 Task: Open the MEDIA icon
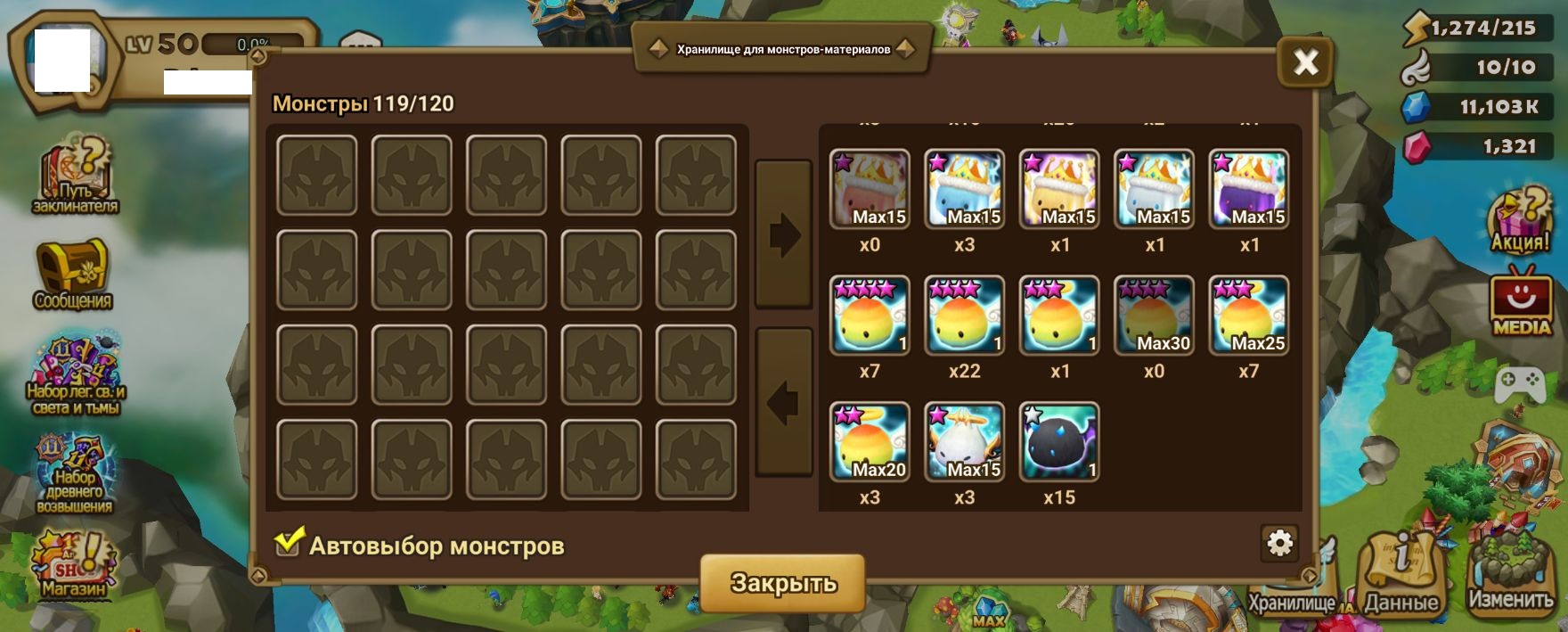click(x=1521, y=303)
